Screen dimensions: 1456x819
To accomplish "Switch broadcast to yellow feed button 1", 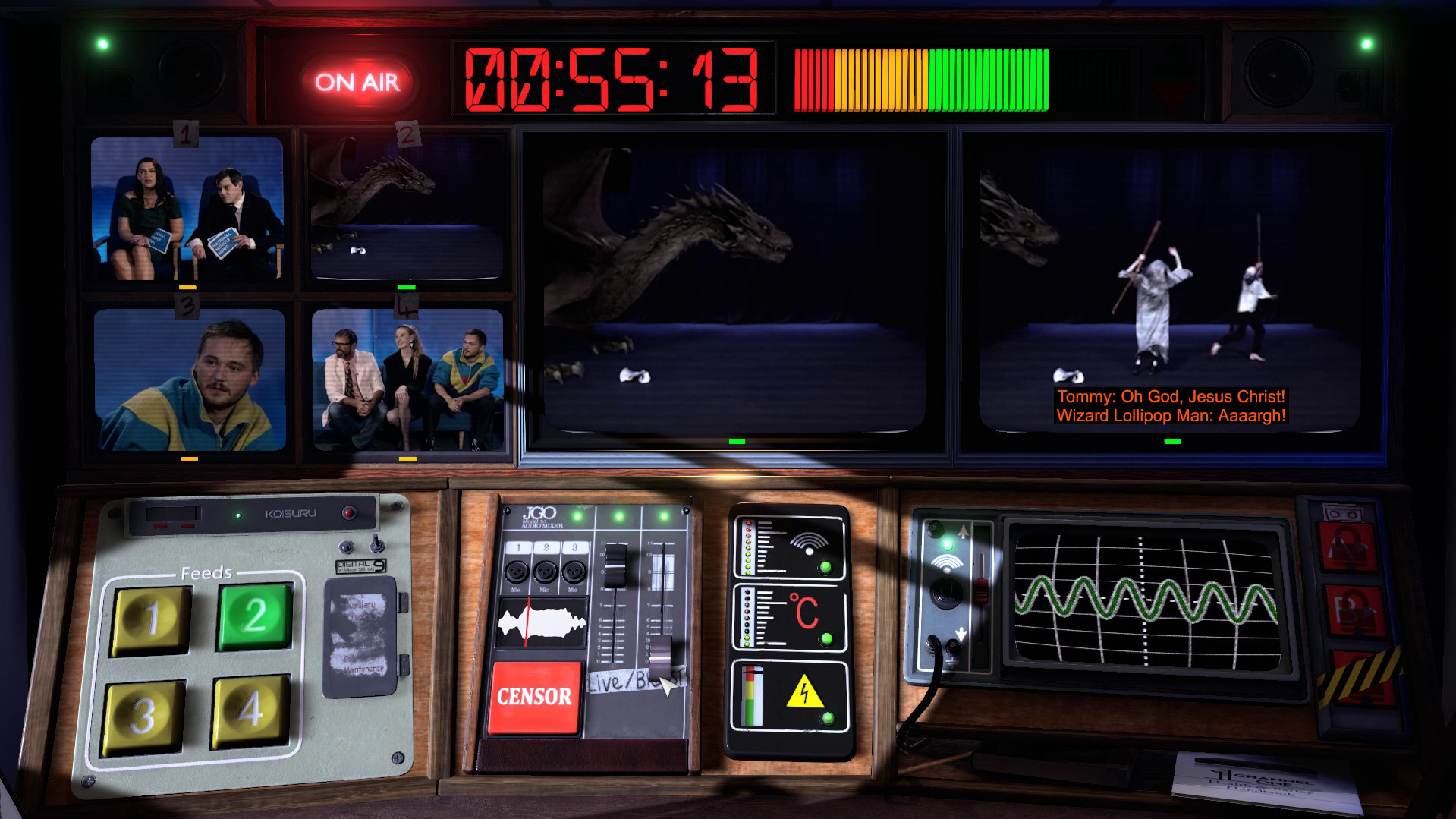I will [x=152, y=619].
